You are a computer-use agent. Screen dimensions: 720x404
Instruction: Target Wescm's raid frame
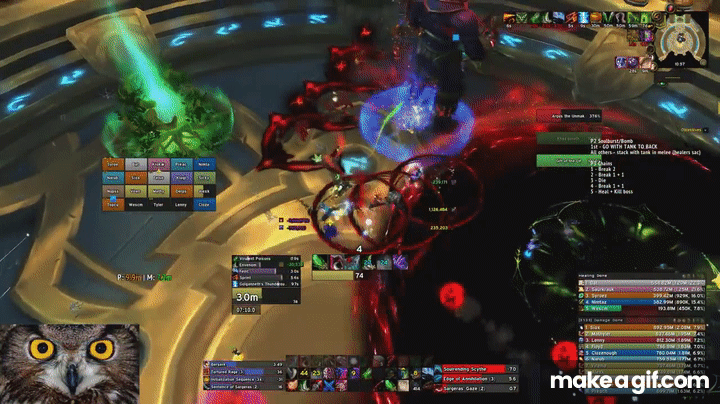tap(135, 204)
